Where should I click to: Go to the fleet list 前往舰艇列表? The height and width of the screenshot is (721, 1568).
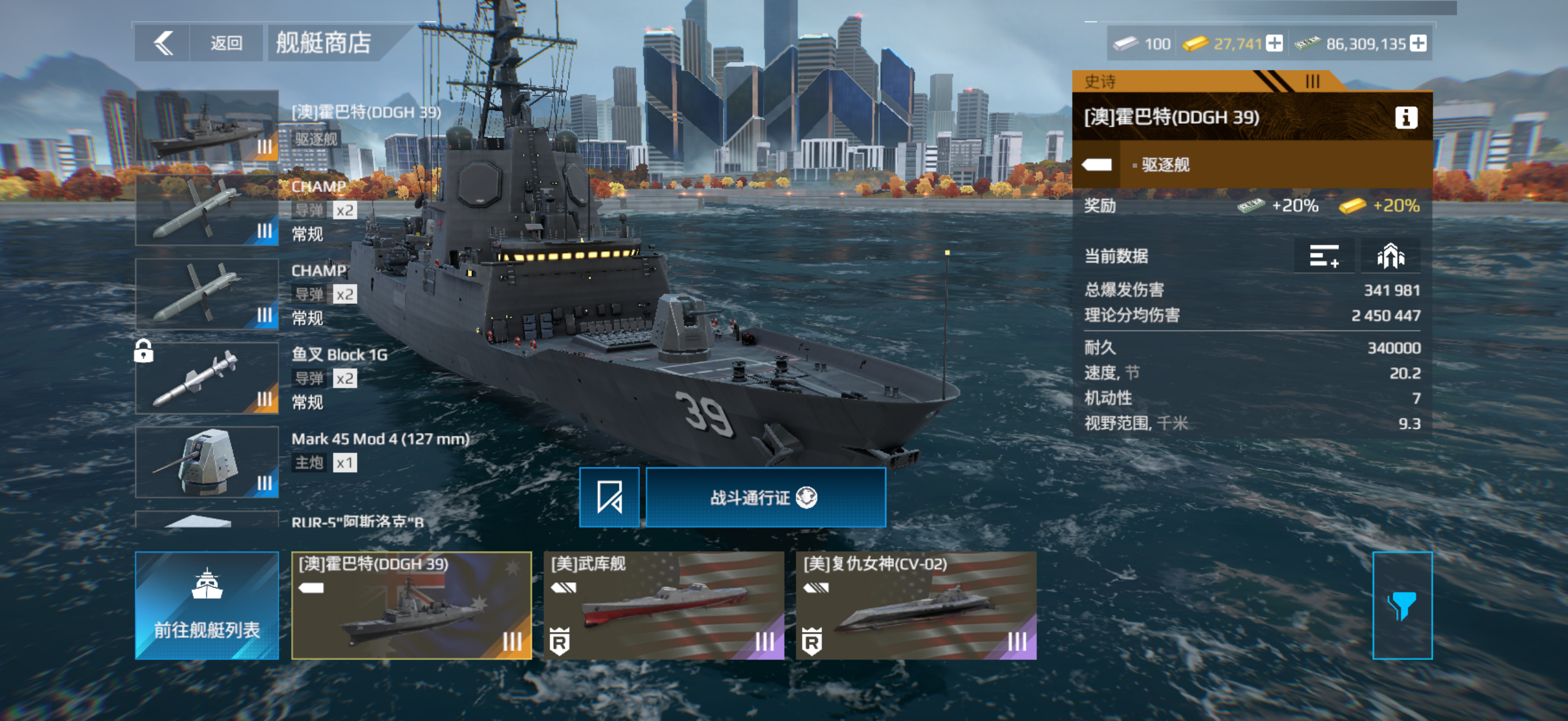click(x=207, y=606)
